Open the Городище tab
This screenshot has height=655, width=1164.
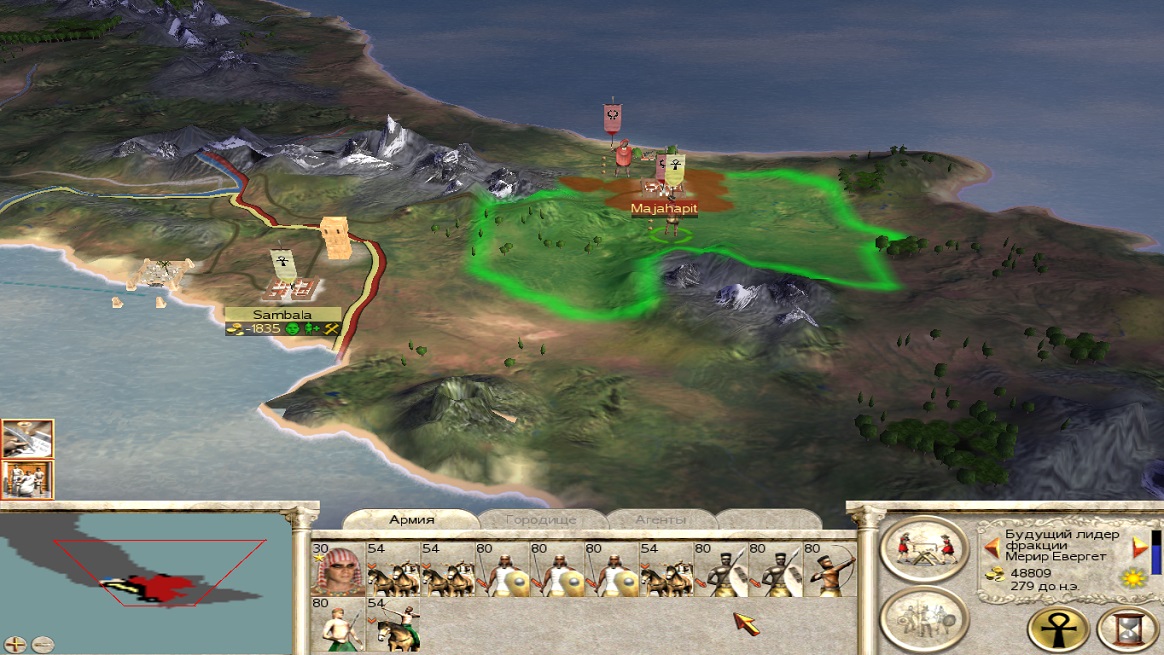[541, 520]
